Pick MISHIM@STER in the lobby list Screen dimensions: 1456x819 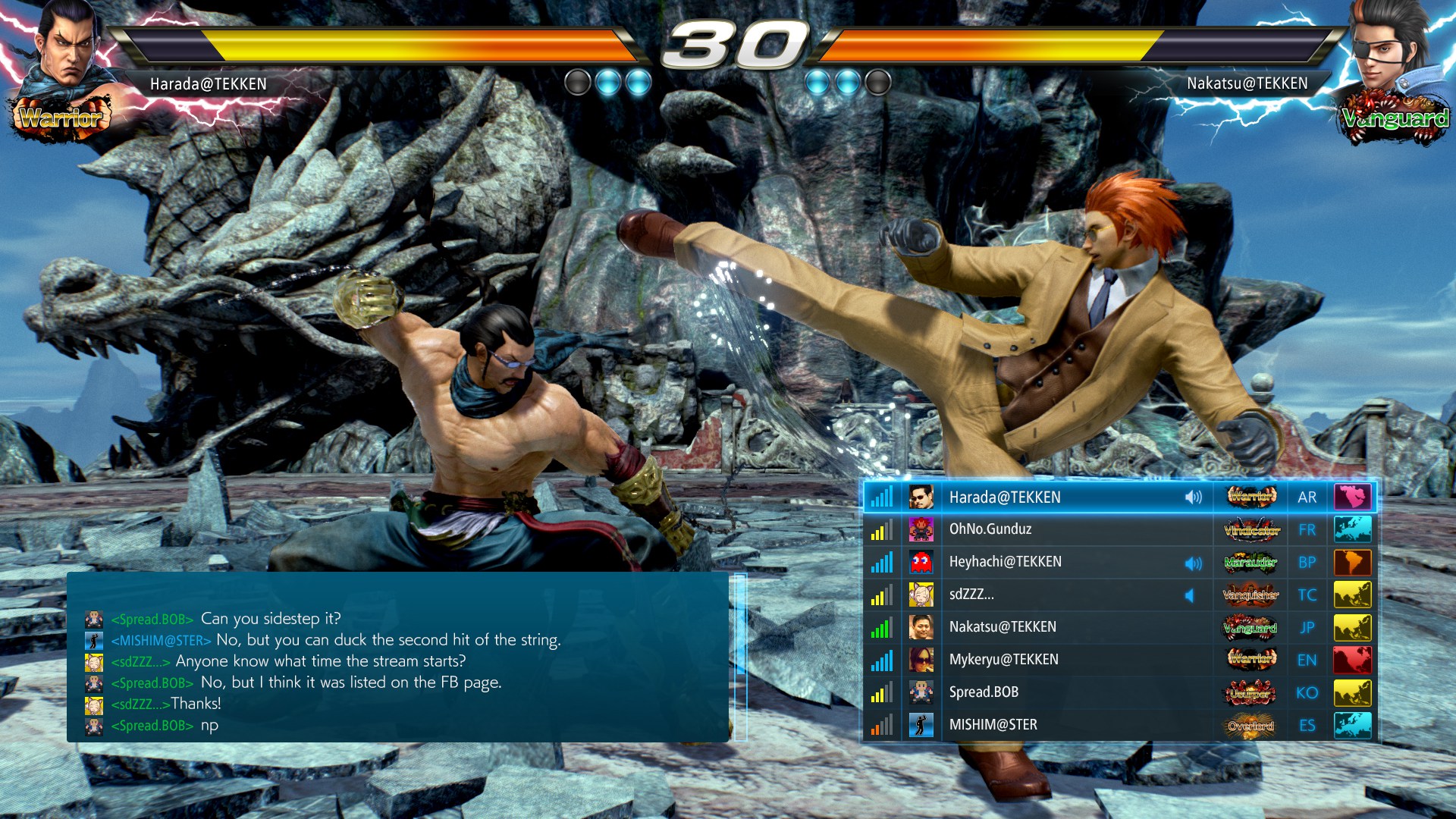(993, 725)
